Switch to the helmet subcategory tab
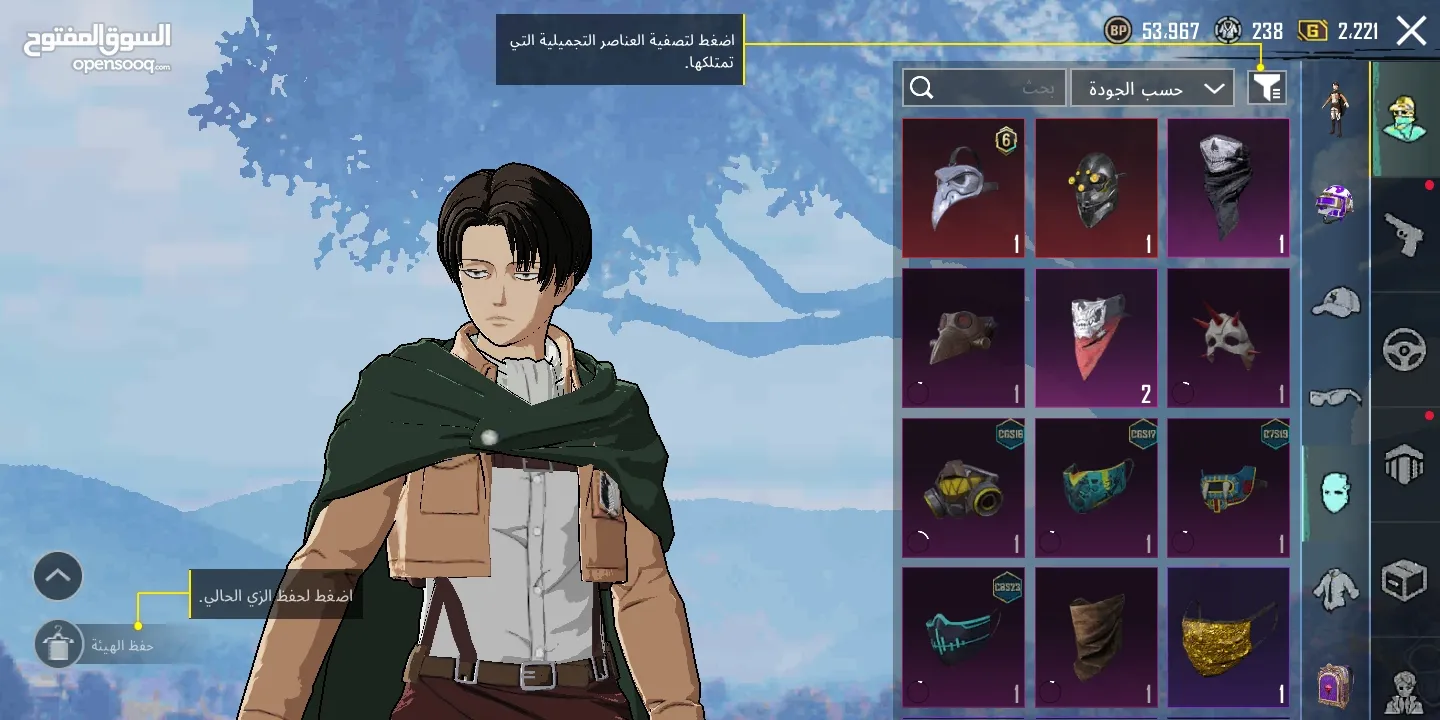The image size is (1440, 720). (1335, 204)
